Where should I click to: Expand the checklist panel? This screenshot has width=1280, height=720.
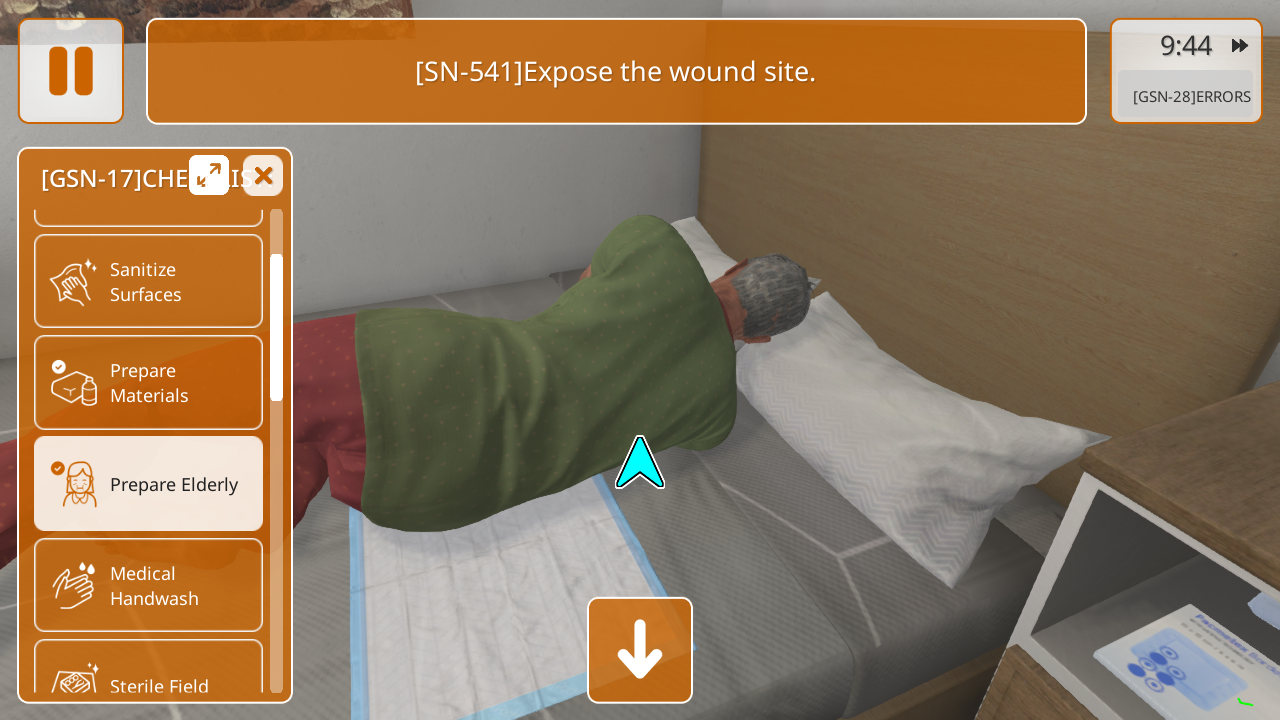209,176
